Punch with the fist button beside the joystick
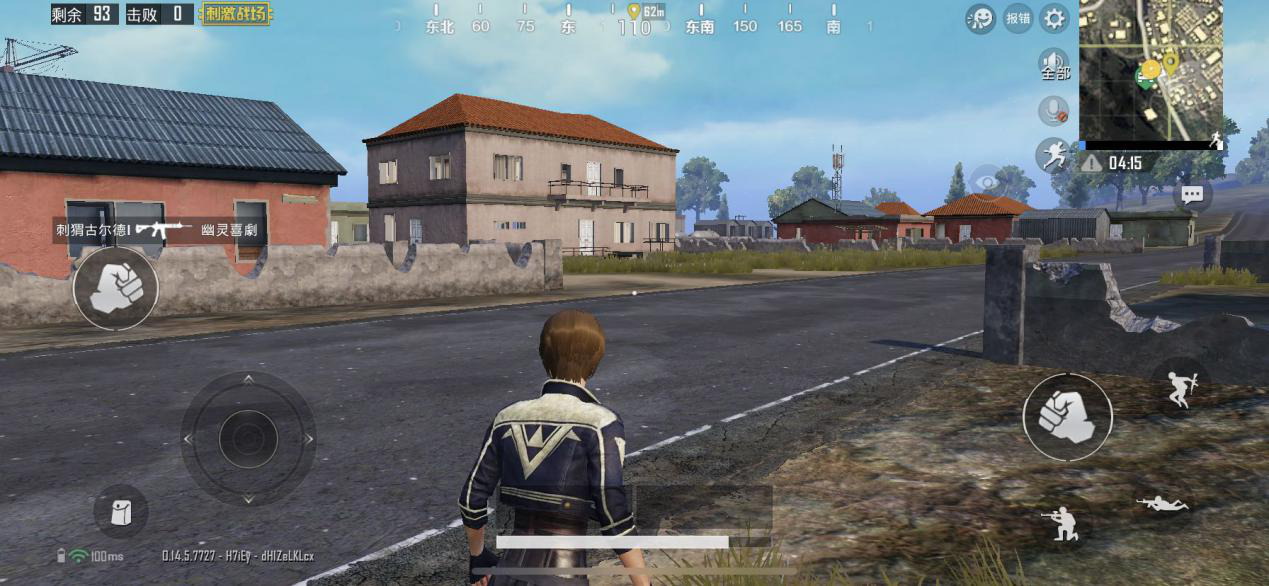 pyautogui.click(x=115, y=288)
